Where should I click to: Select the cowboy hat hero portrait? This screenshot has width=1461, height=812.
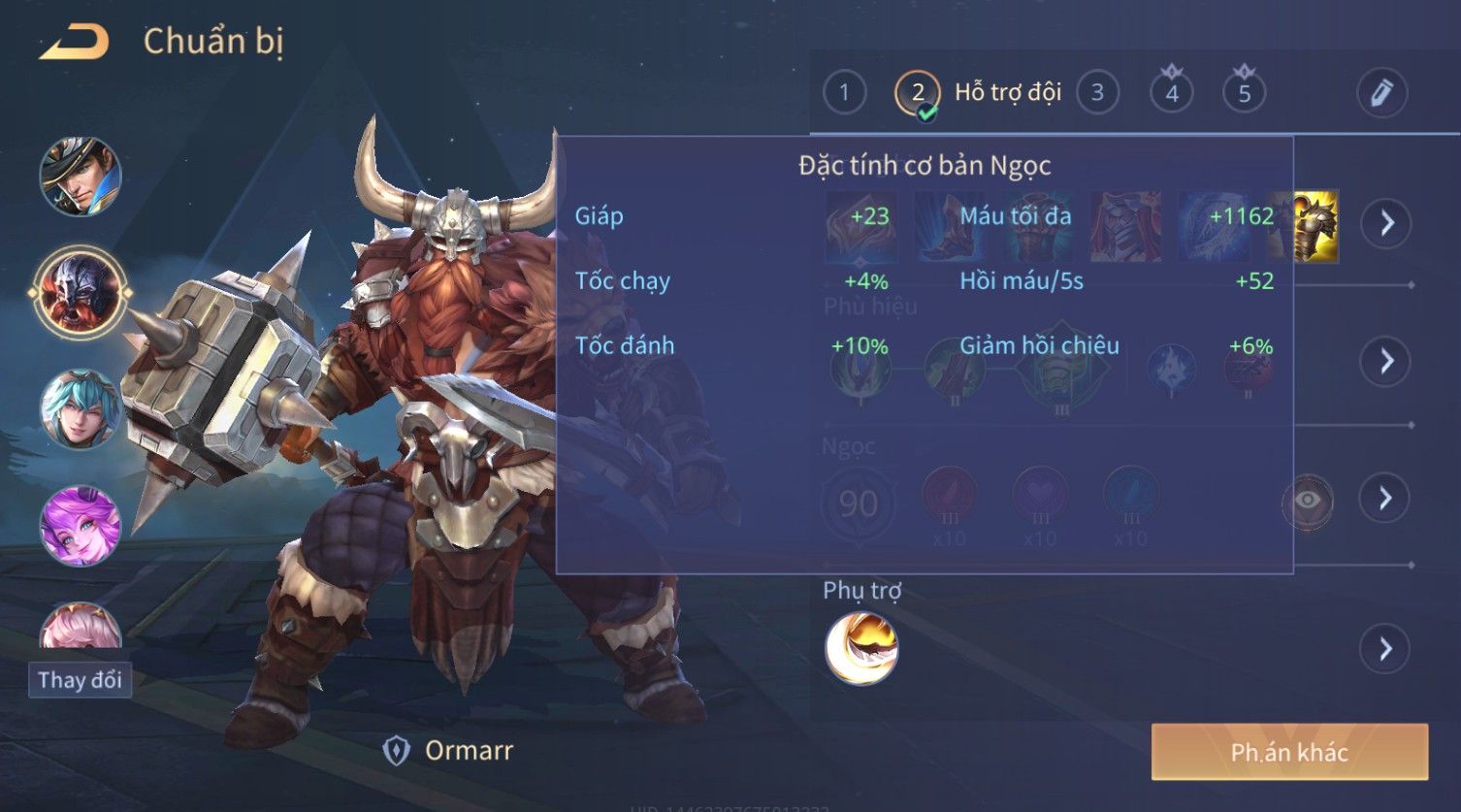click(81, 177)
